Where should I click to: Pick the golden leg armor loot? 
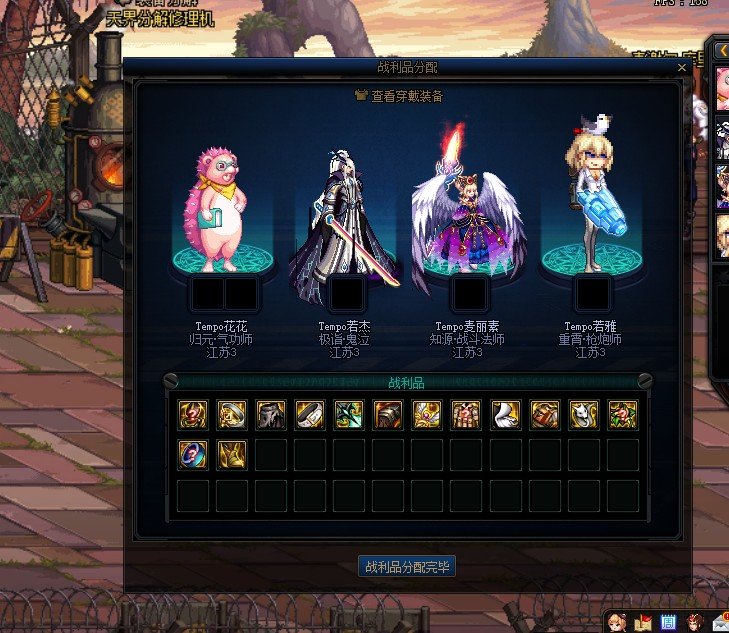pos(232,454)
